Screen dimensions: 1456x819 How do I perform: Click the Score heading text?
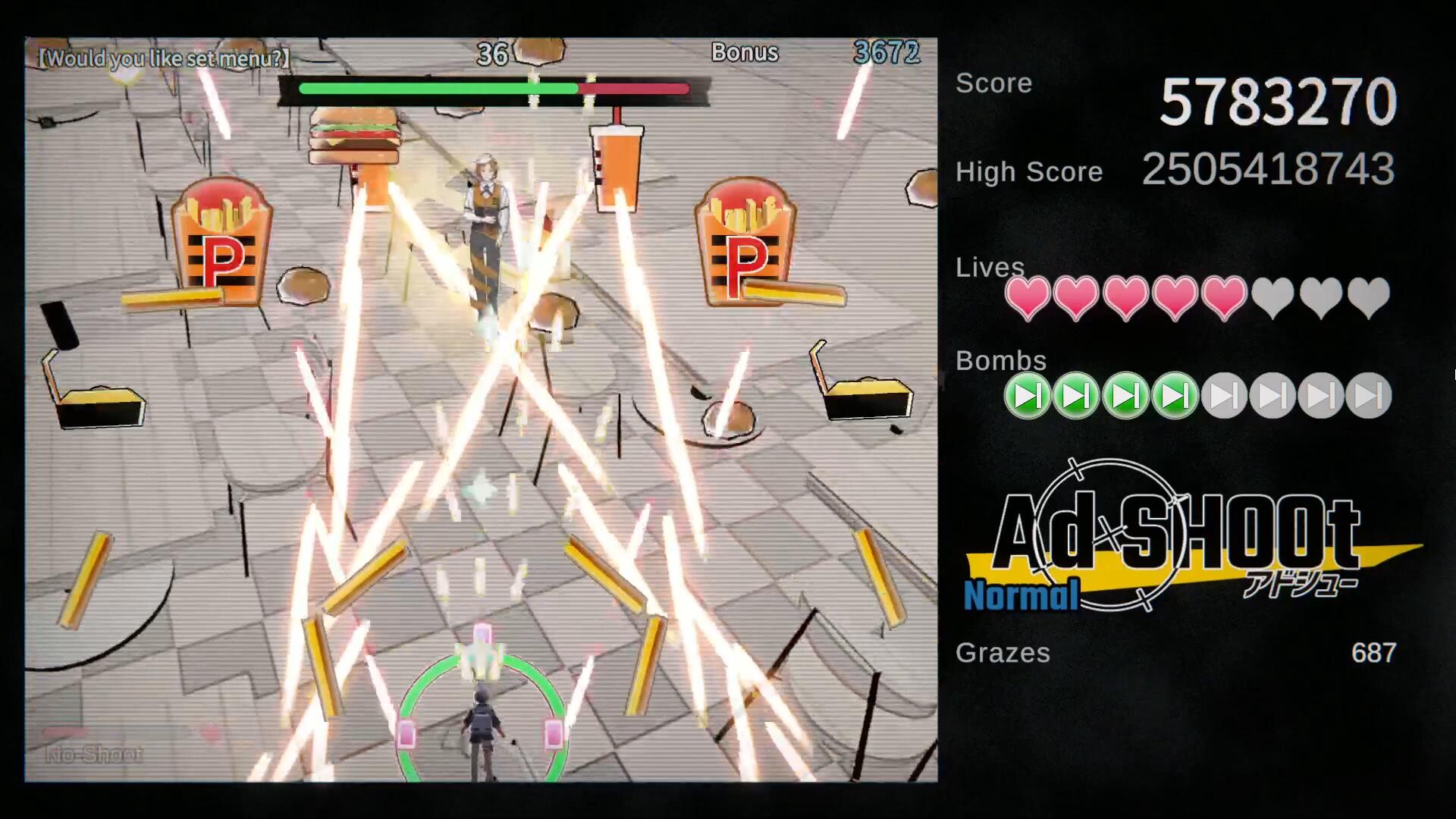tap(993, 83)
